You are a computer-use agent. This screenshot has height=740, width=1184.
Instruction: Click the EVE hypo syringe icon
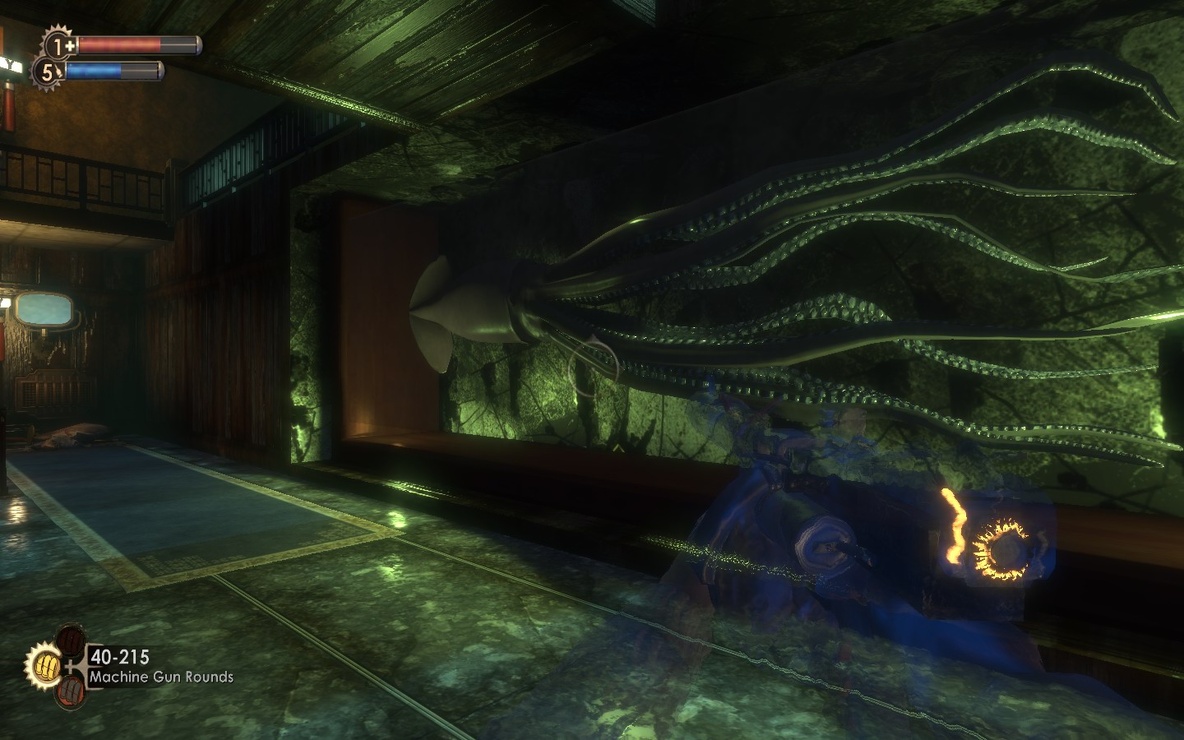coord(48,72)
